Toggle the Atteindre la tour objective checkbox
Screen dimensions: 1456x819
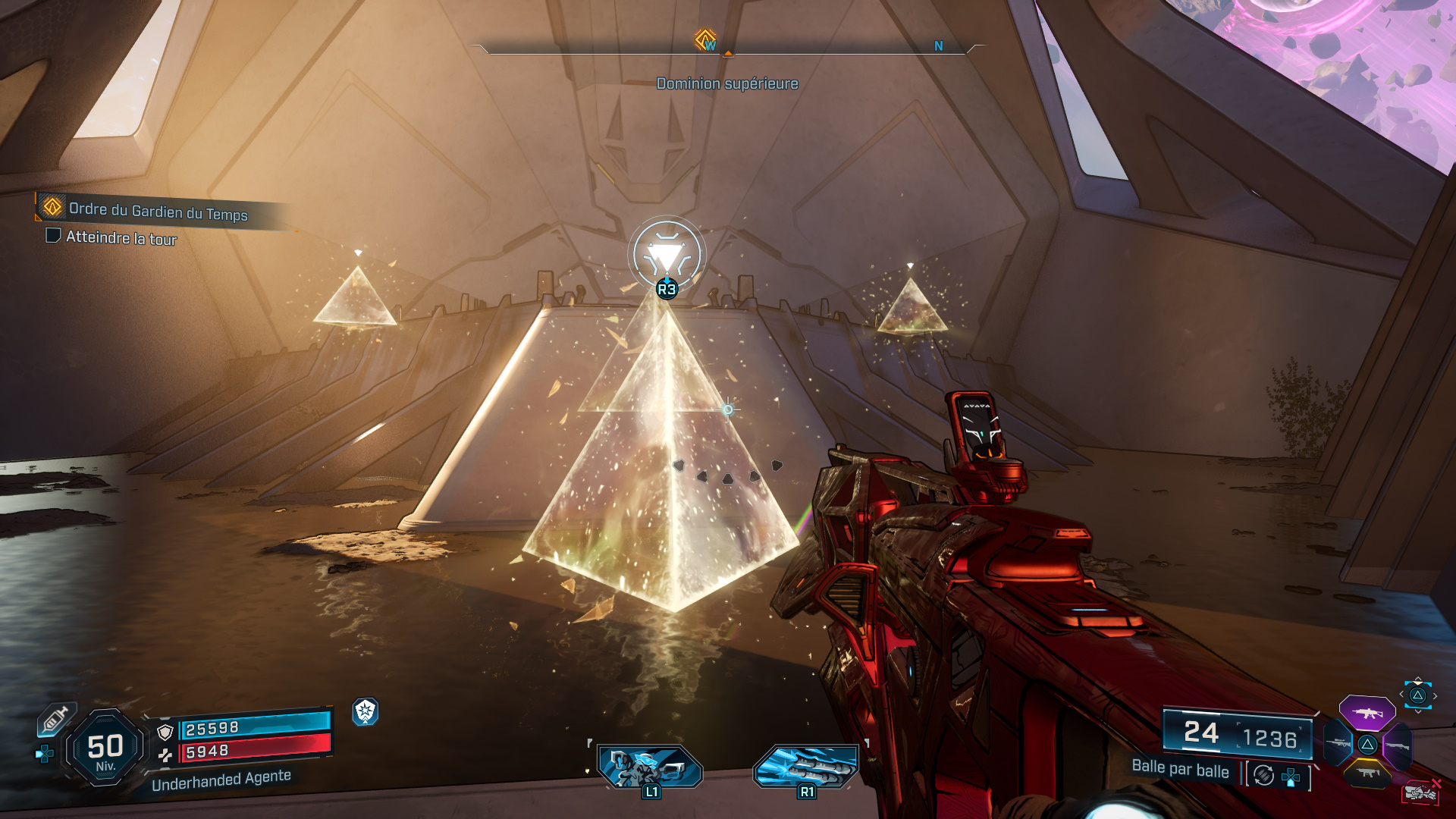pyautogui.click(x=52, y=237)
